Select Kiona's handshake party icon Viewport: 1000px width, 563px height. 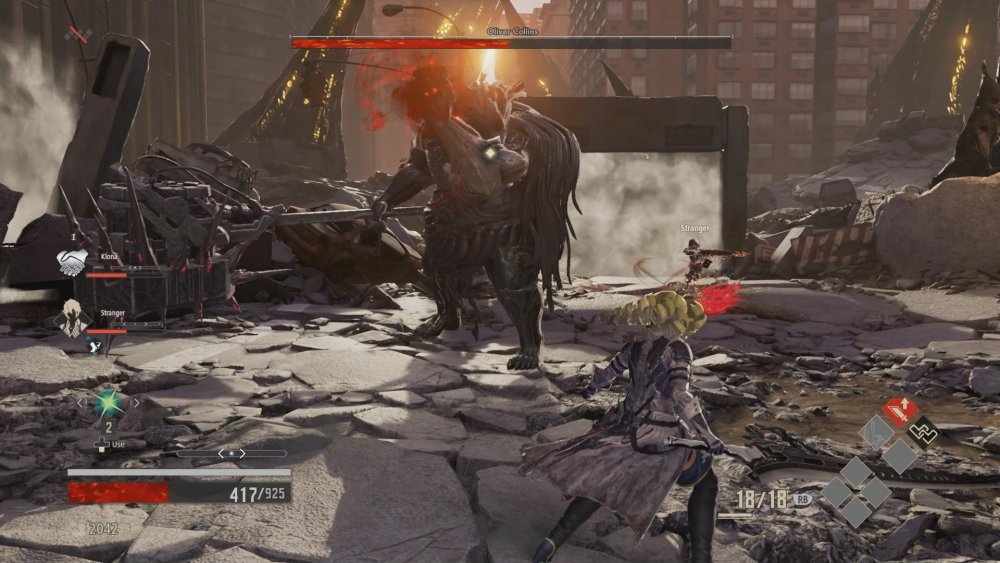pos(71,263)
